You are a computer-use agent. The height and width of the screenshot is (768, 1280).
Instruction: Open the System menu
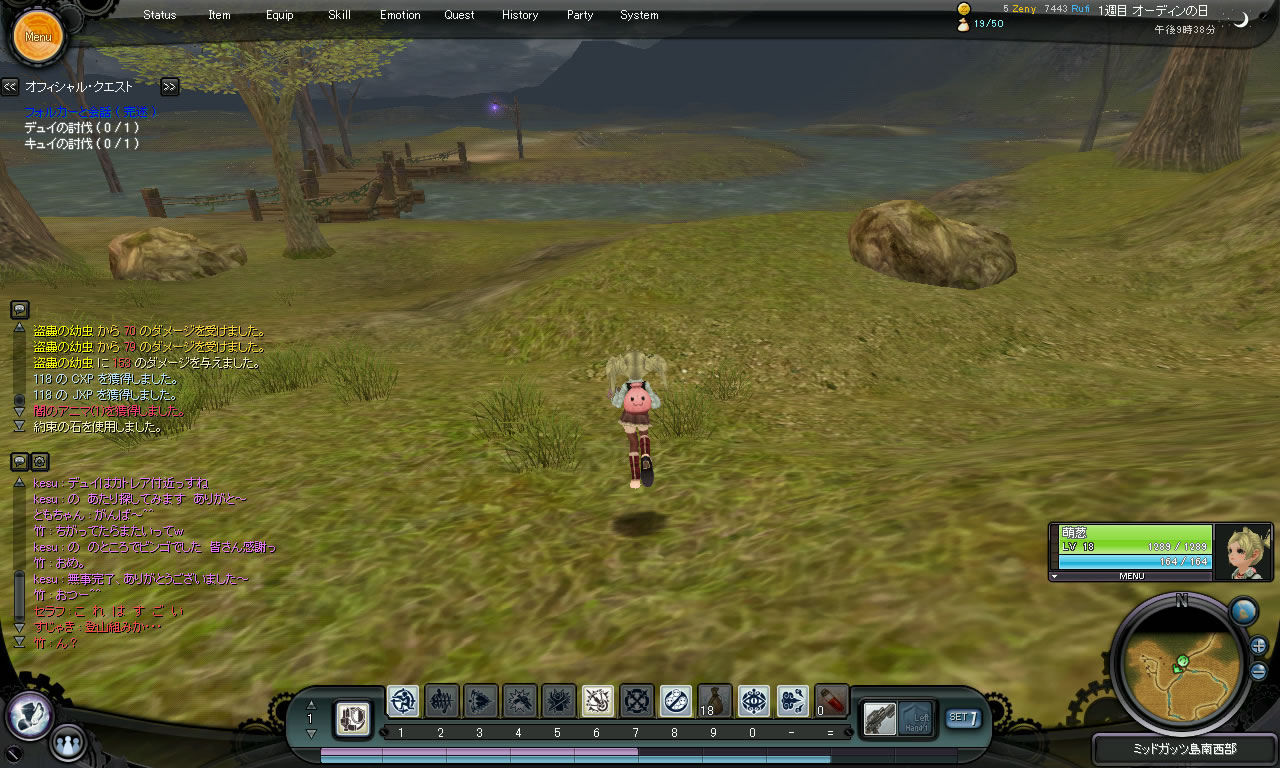[x=639, y=15]
